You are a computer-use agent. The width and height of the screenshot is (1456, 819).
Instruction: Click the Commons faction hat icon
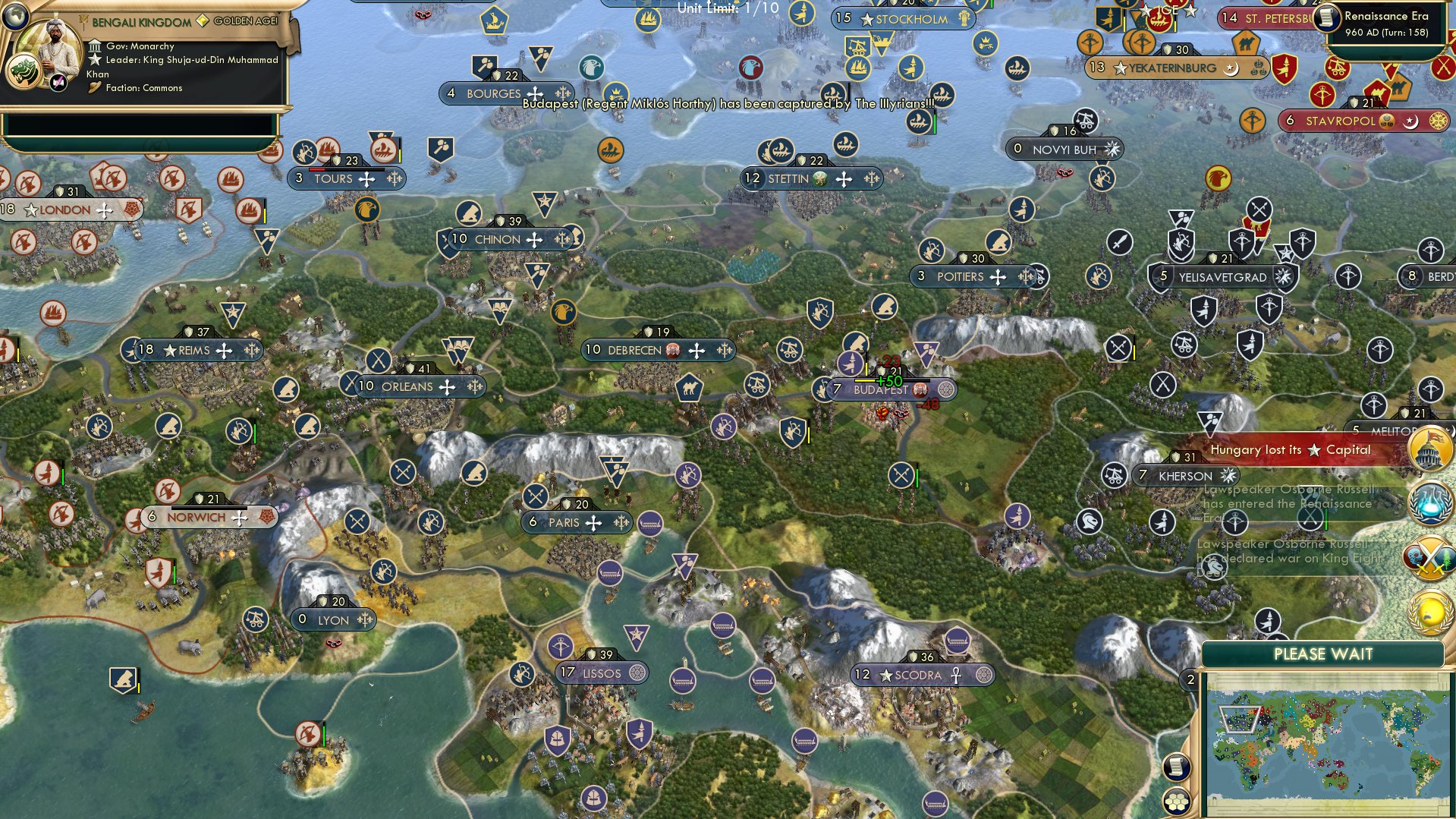click(x=96, y=88)
